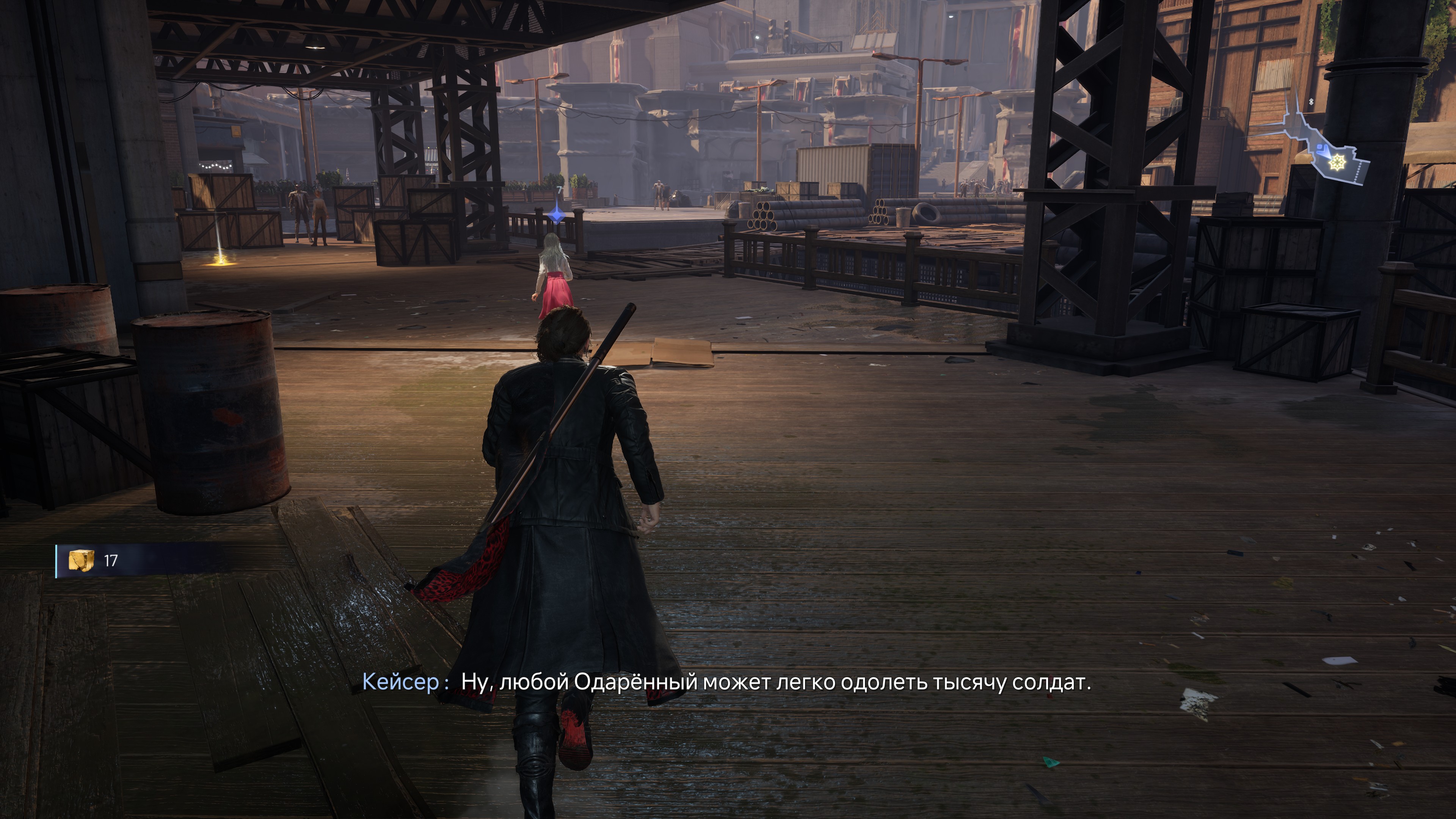Select the blue diamond waypoint marker
The height and width of the screenshot is (819, 1456).
[557, 214]
